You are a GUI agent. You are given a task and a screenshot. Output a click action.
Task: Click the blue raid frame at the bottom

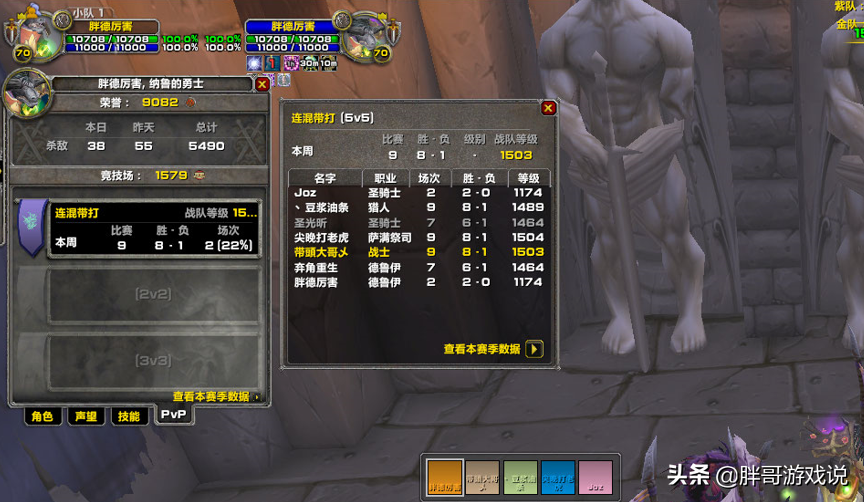(x=557, y=477)
